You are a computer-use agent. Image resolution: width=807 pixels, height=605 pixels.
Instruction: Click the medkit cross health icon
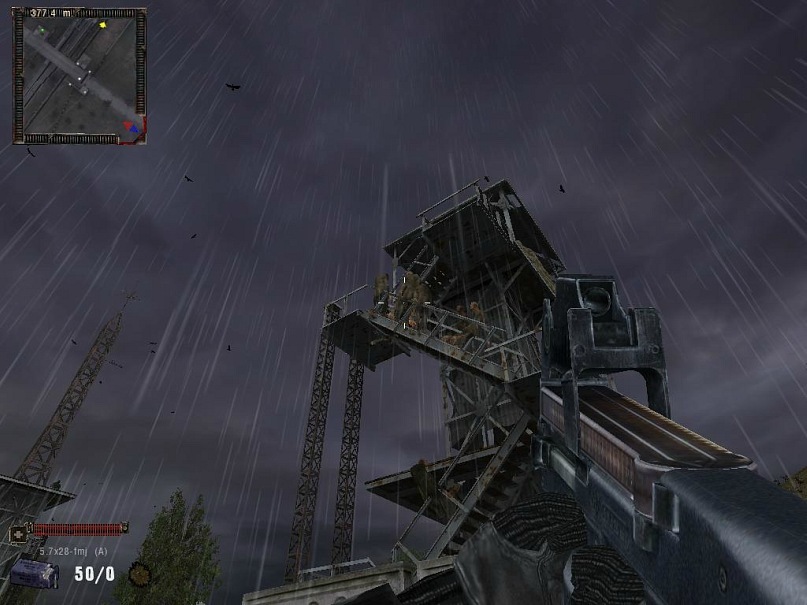tap(18, 534)
